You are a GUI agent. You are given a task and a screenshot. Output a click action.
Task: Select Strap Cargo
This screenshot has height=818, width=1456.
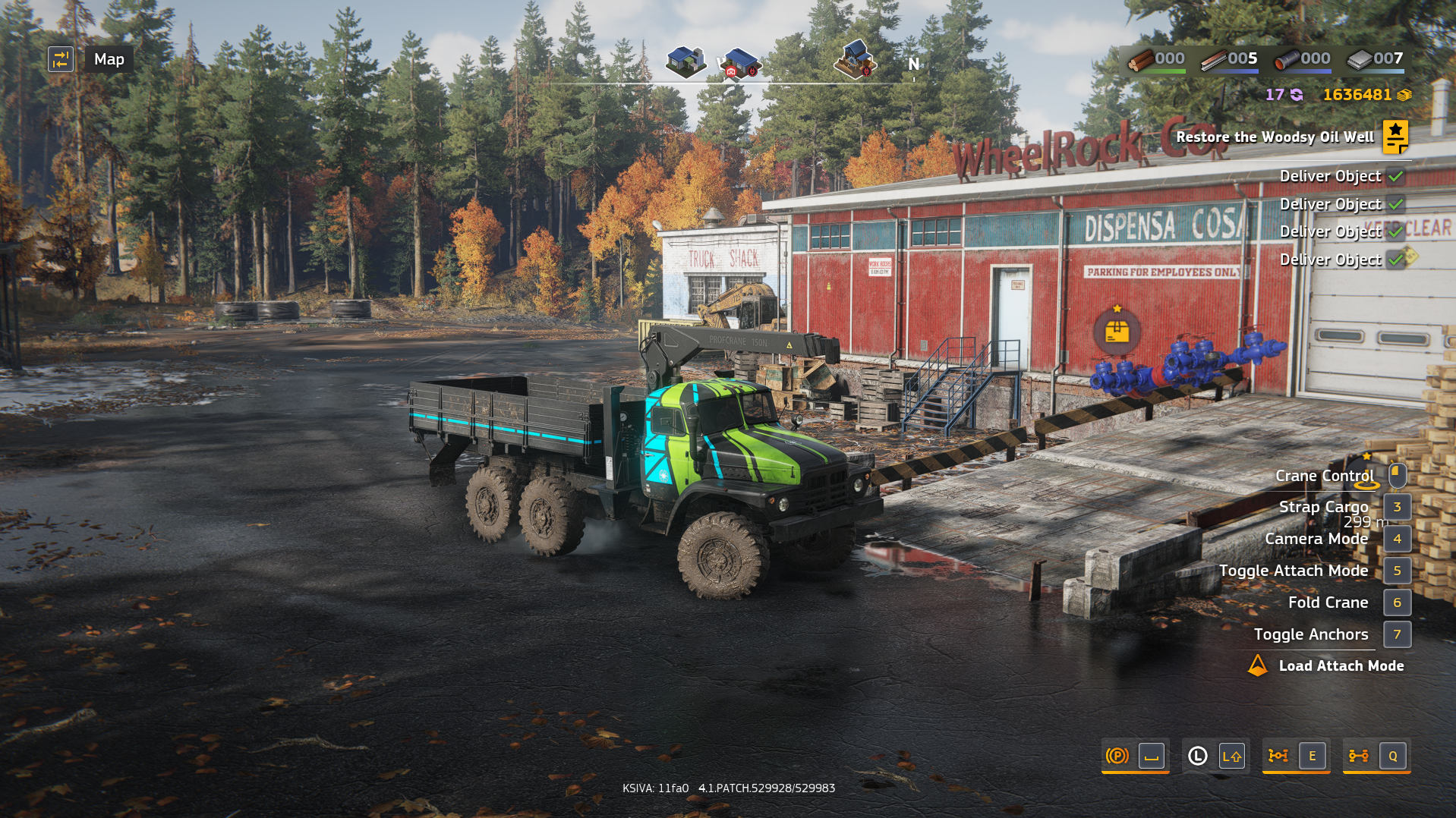click(1397, 507)
